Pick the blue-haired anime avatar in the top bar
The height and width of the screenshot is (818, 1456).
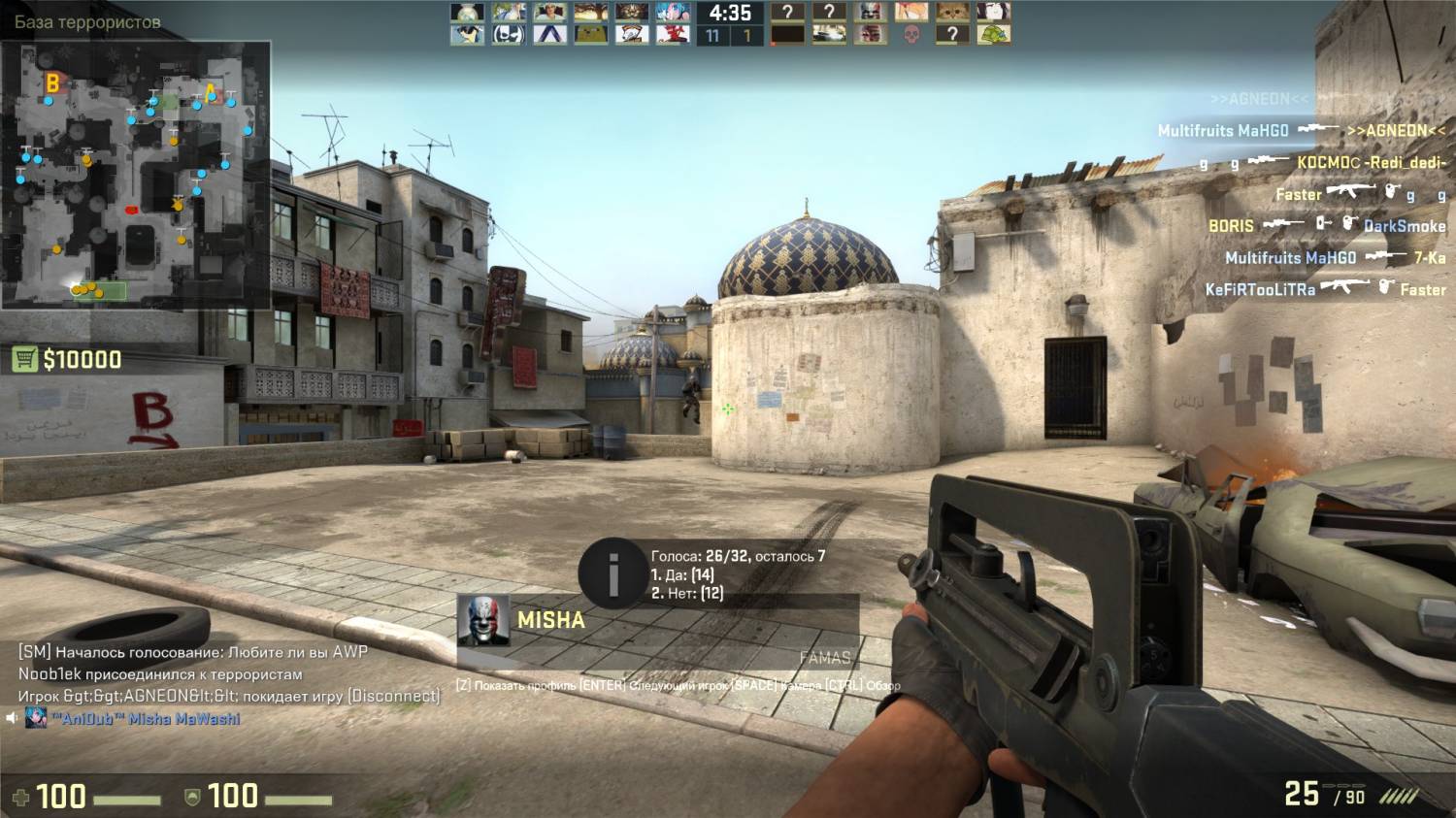tap(673, 13)
